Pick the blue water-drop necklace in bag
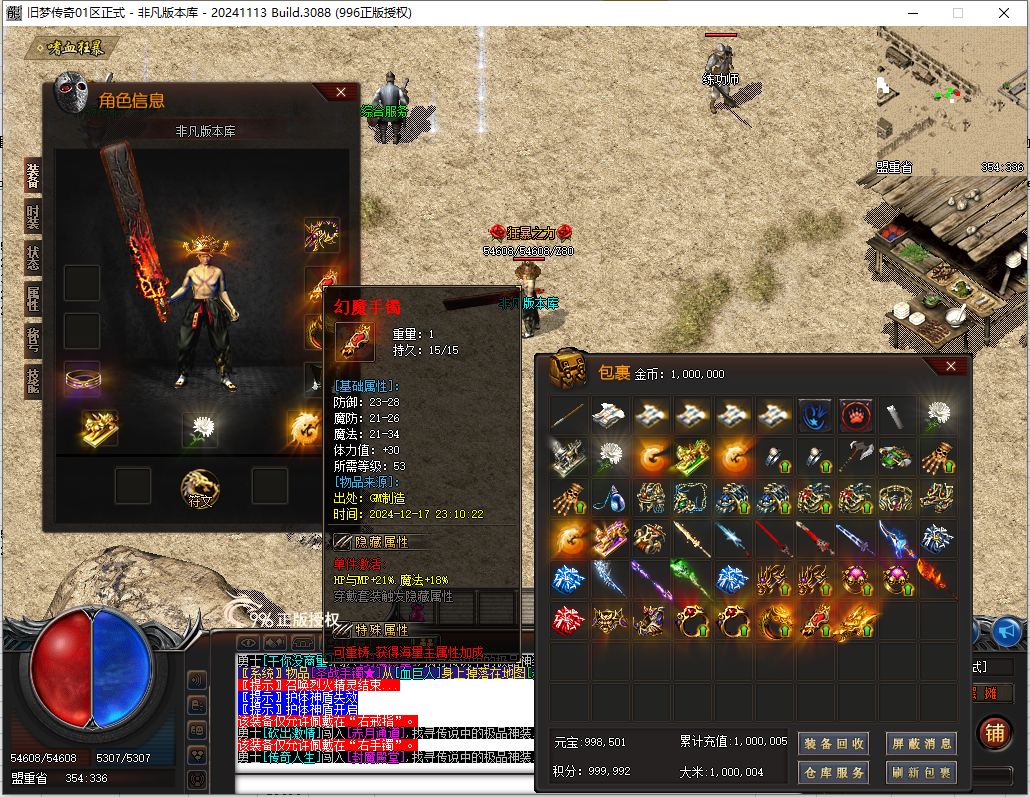1030x797 pixels. (608, 497)
